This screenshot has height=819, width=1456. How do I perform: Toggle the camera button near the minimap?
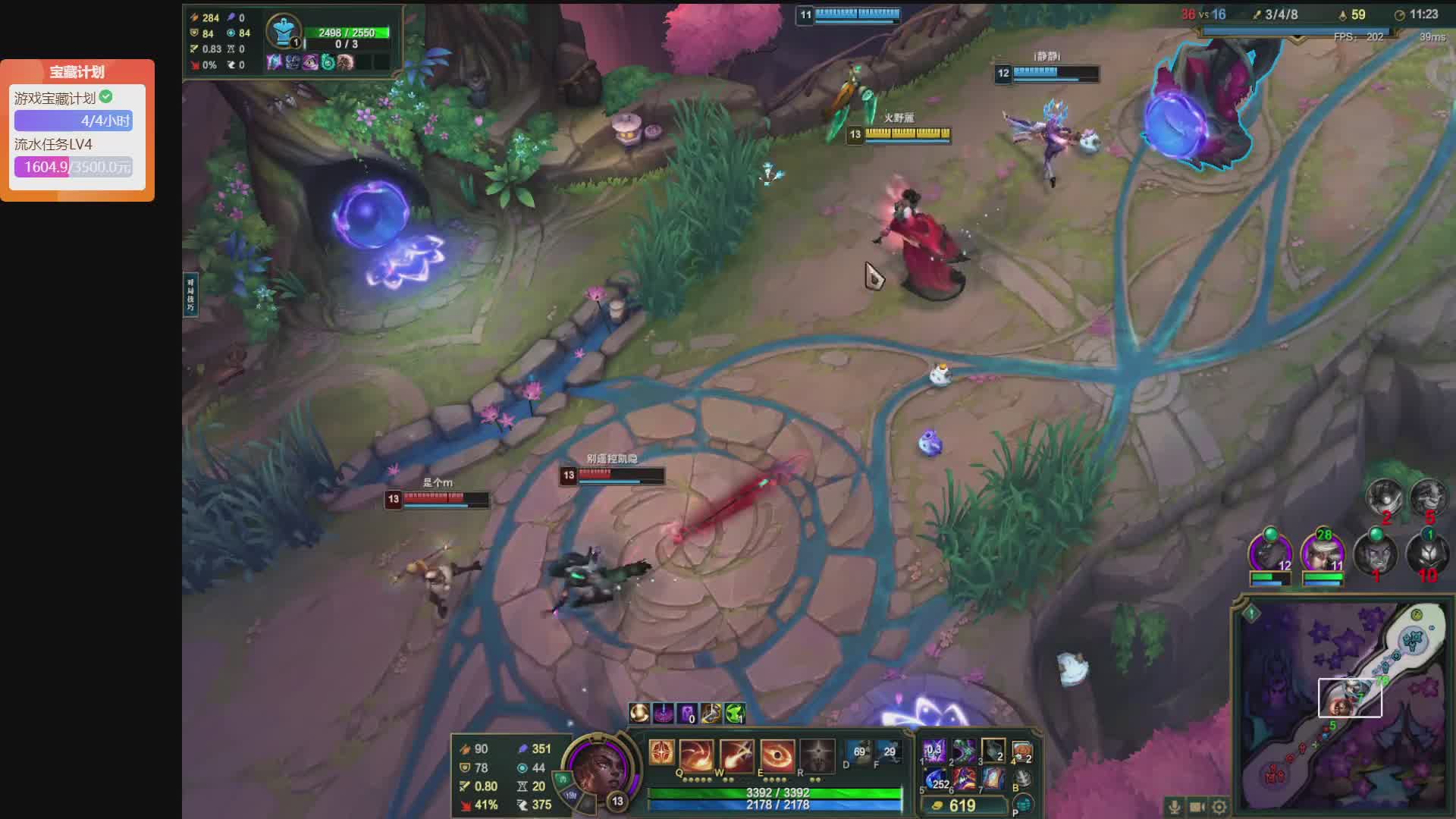click(1197, 807)
